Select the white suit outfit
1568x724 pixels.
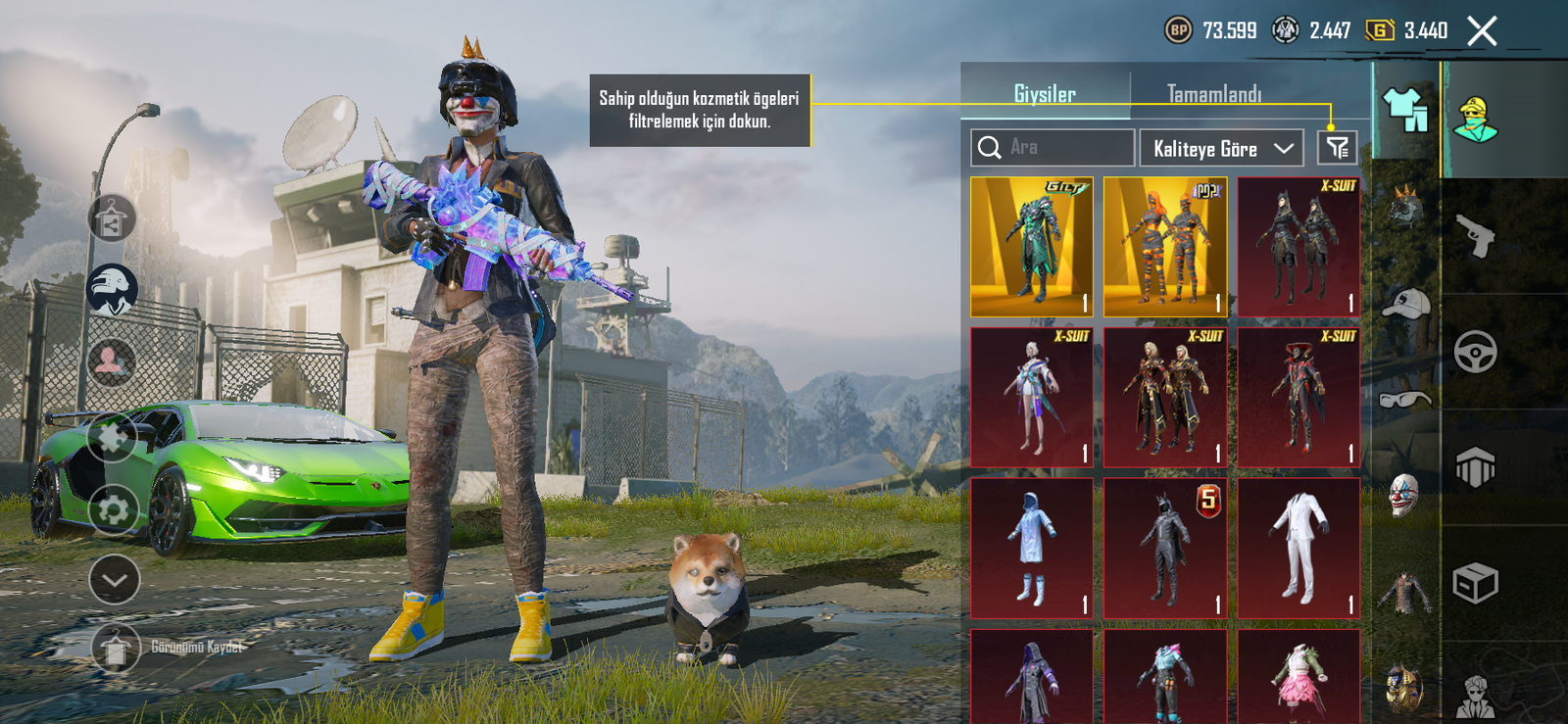[1298, 549]
